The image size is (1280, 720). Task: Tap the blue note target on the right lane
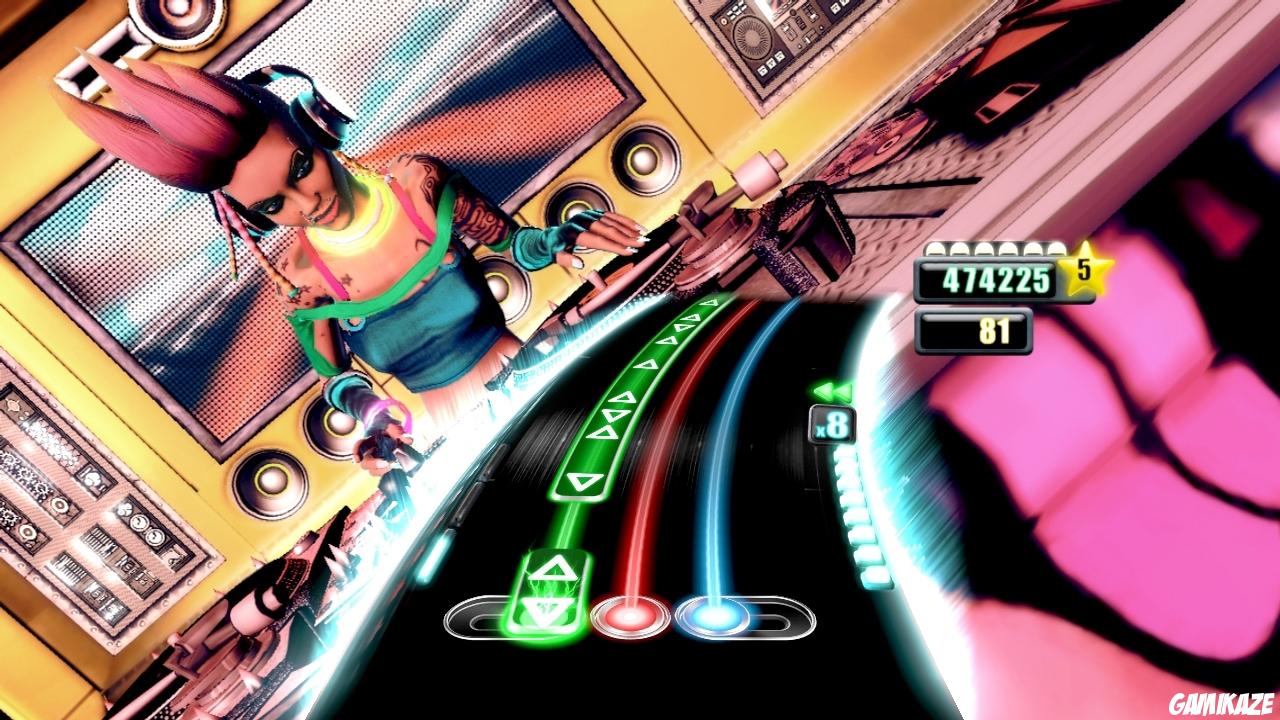point(712,615)
